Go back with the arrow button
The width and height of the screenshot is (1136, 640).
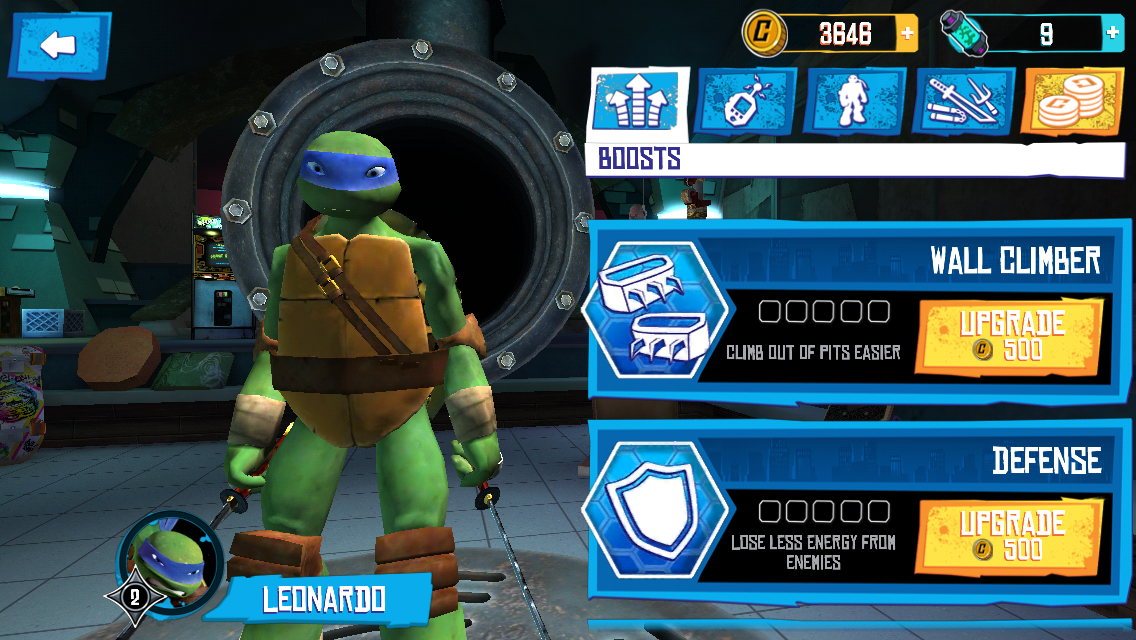coord(59,45)
